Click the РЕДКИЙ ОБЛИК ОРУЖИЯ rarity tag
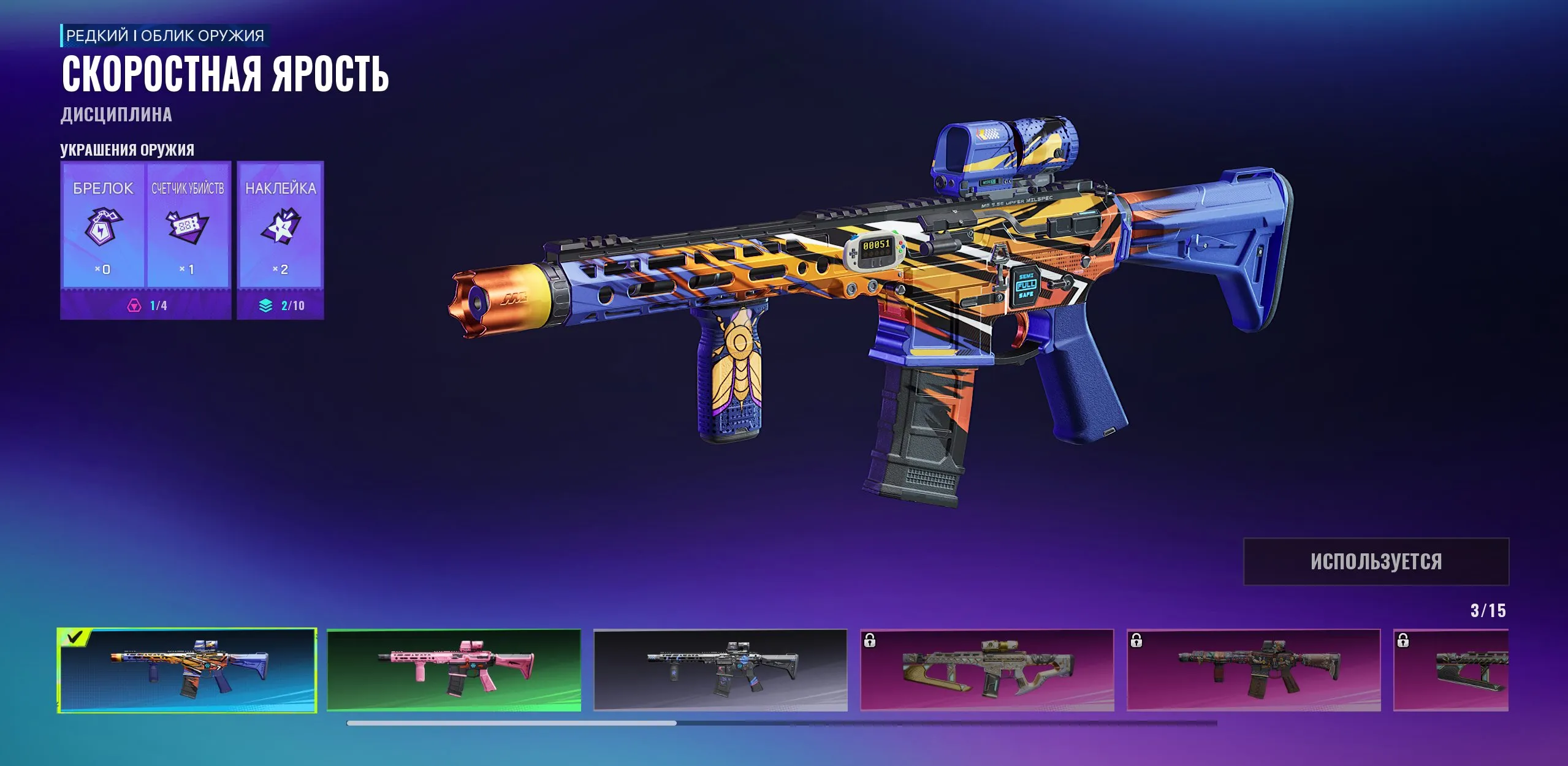This screenshot has width=1568, height=766. point(166,36)
